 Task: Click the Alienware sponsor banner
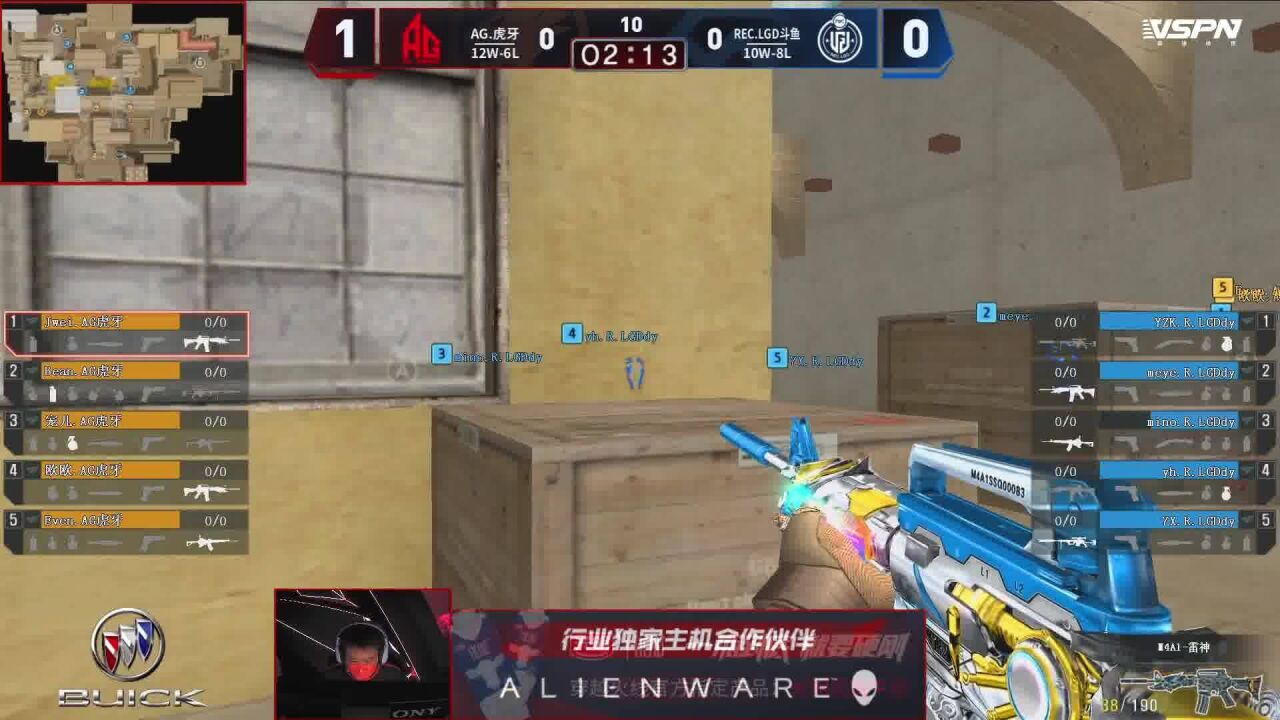coord(687,664)
